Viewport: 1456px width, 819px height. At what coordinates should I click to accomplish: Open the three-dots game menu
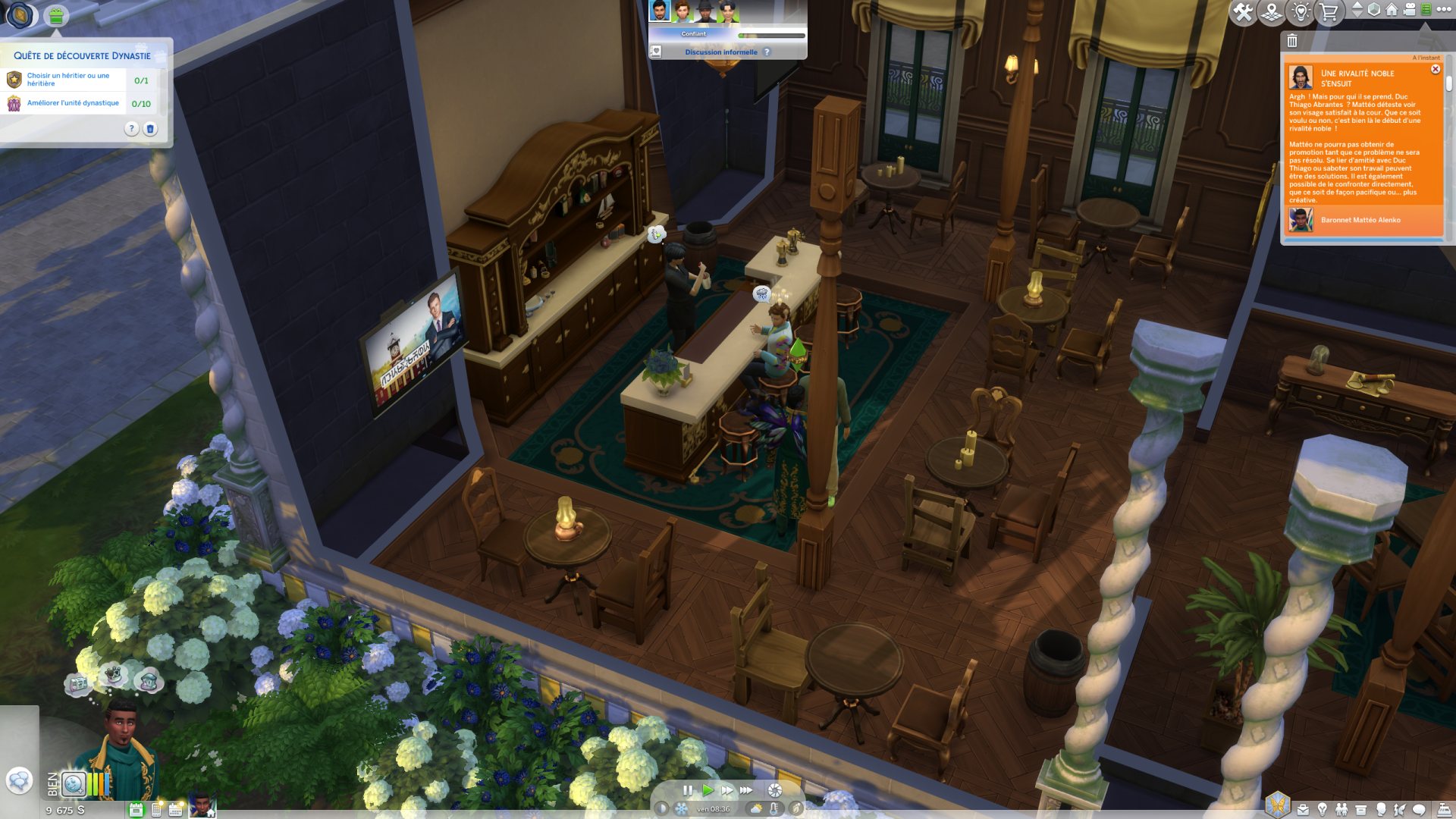click(1444, 10)
